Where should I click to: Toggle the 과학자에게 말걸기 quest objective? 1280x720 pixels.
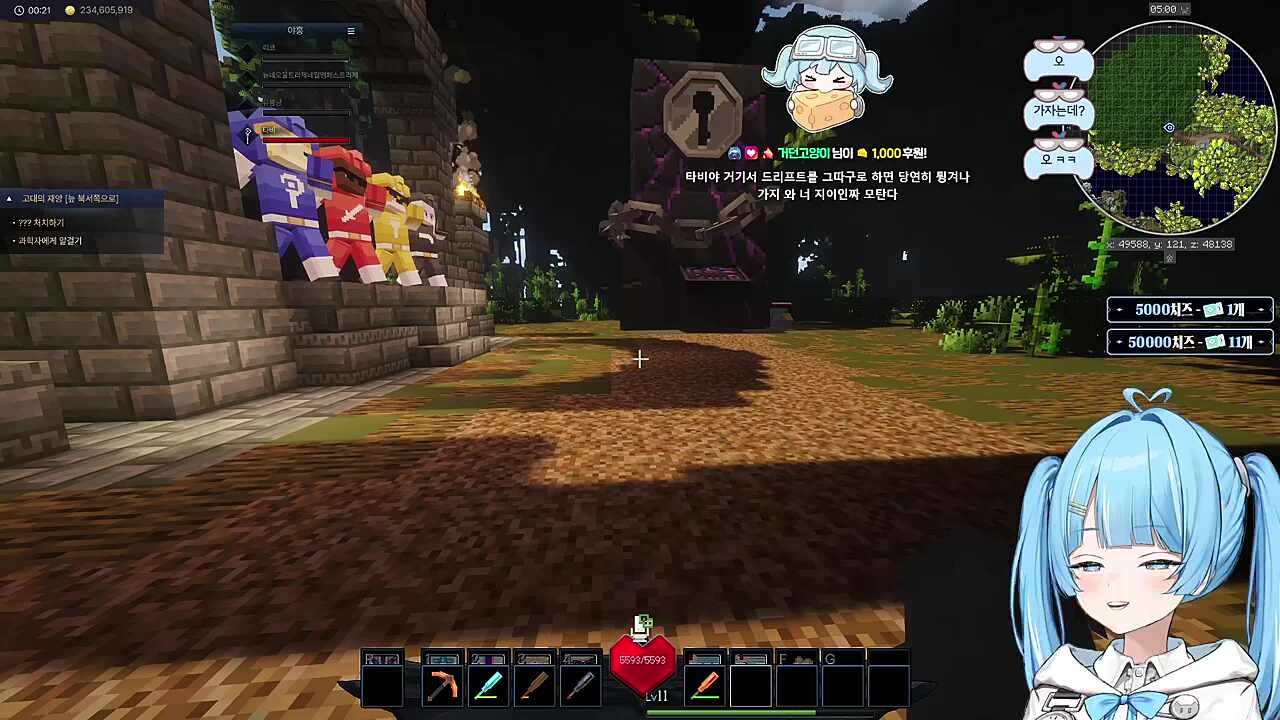50,240
